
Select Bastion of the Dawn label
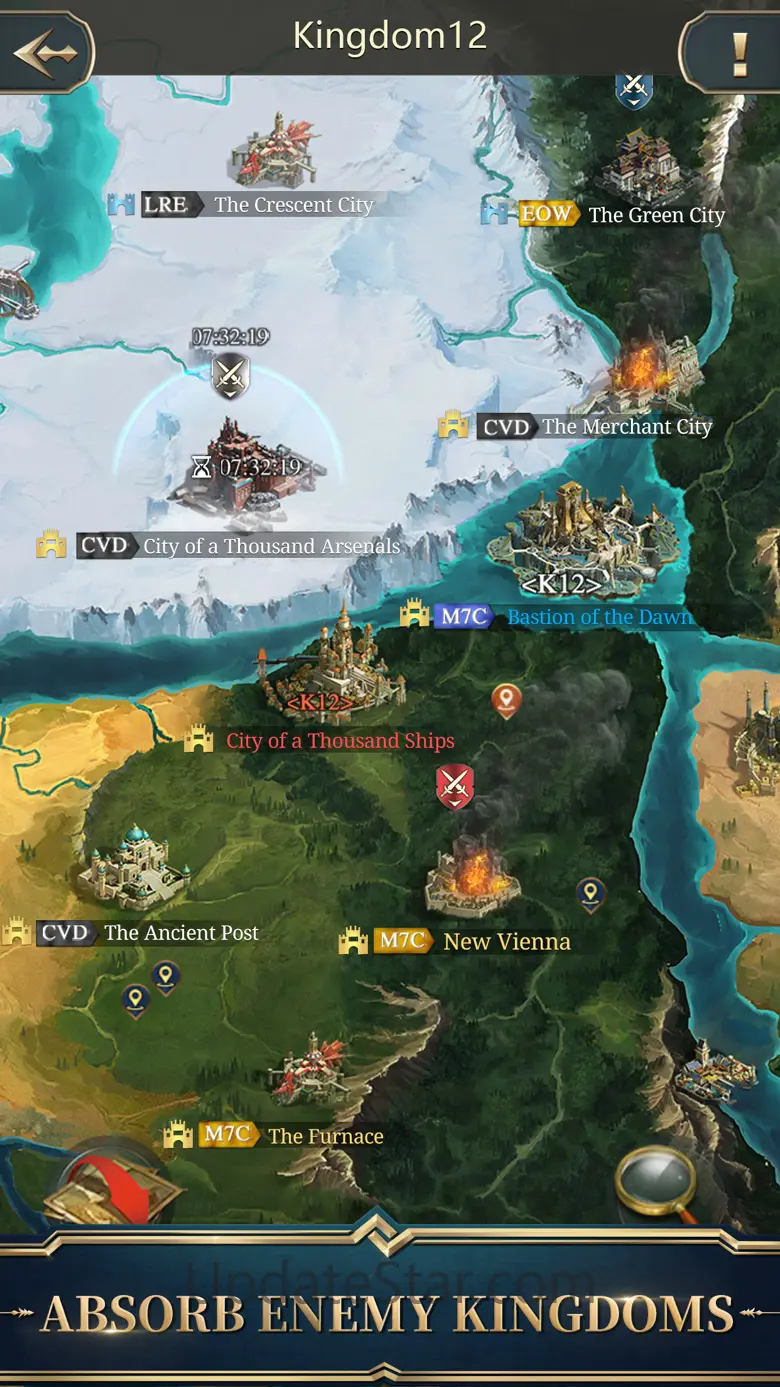coord(599,617)
